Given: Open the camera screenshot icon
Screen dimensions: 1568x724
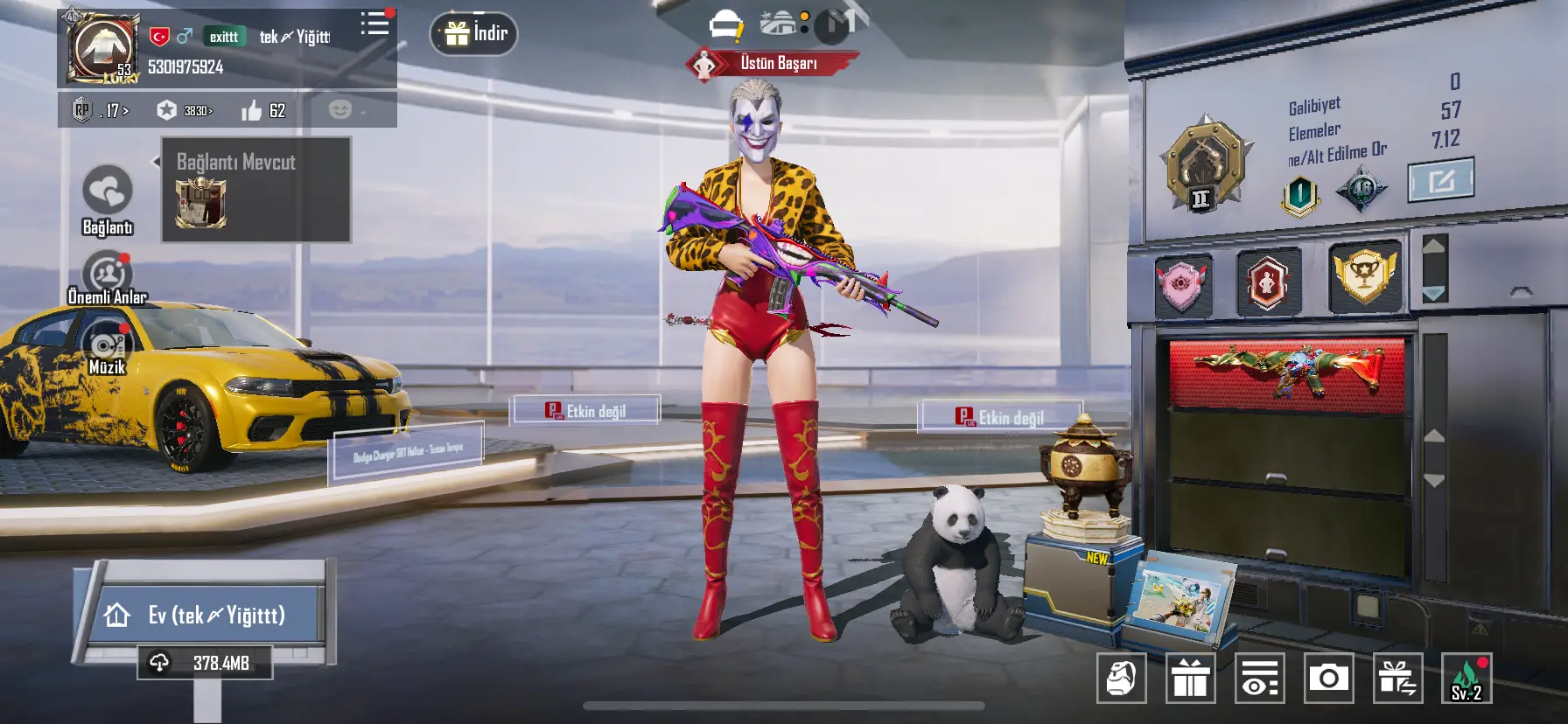Looking at the screenshot, I should click(1328, 678).
